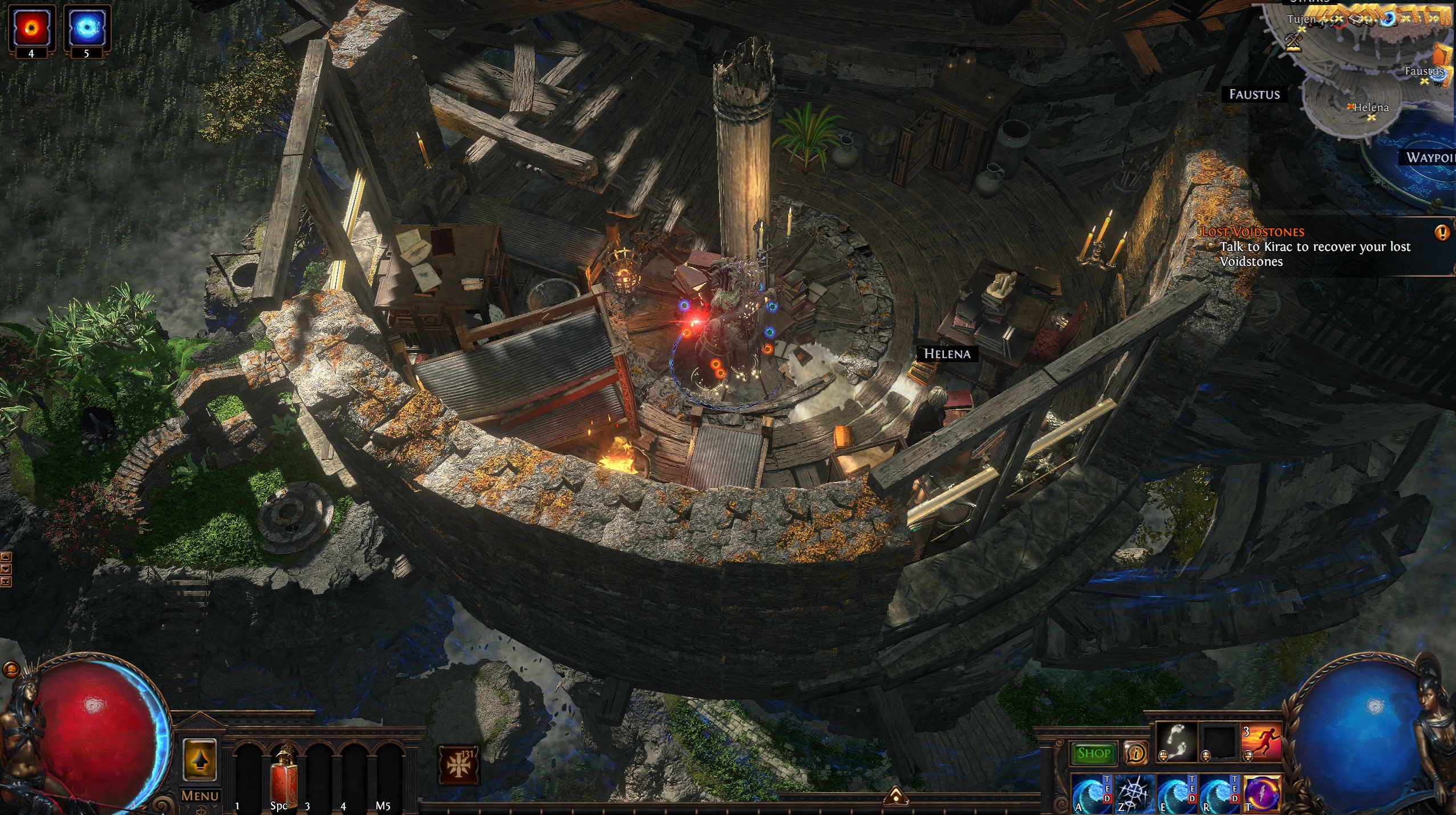Click the orange quest exclamation icon
This screenshot has width=1456, height=815.
pyautogui.click(x=1442, y=232)
